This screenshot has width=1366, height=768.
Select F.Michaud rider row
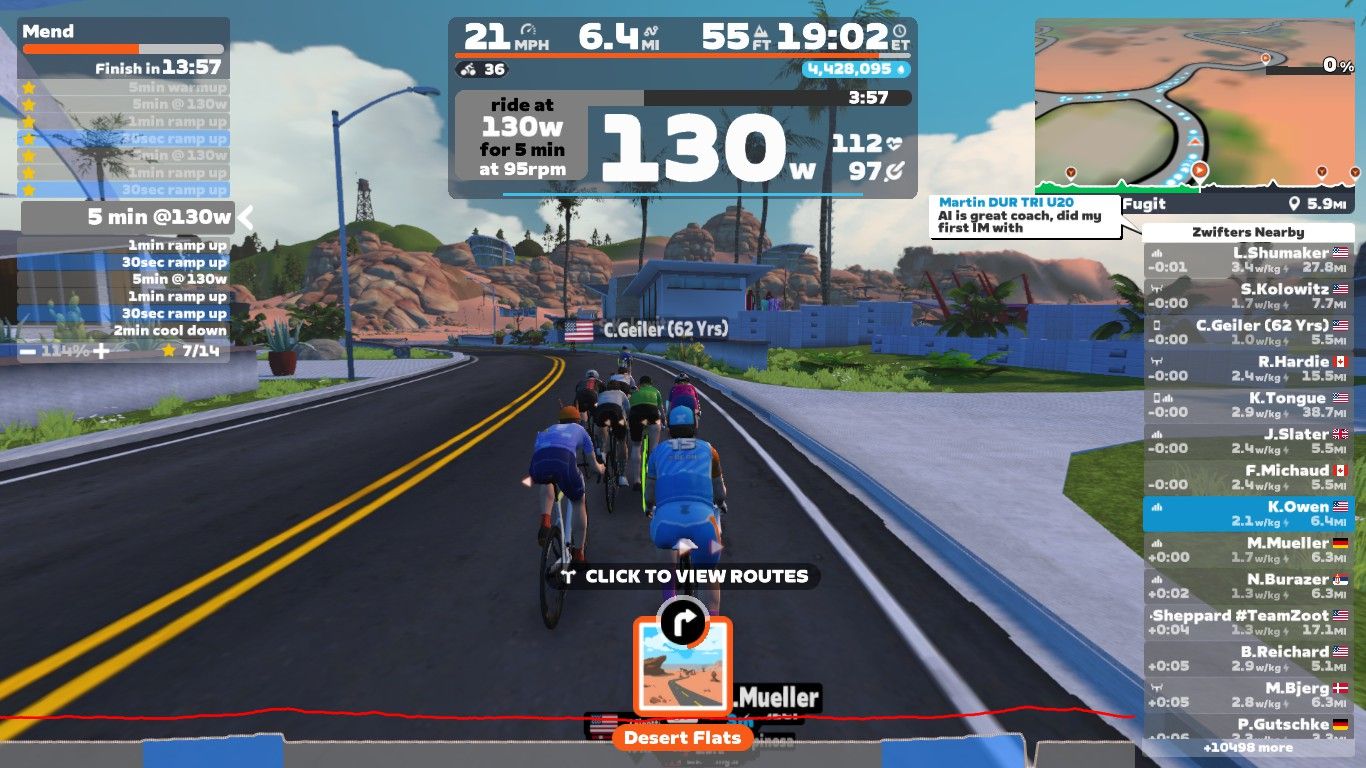click(1248, 478)
